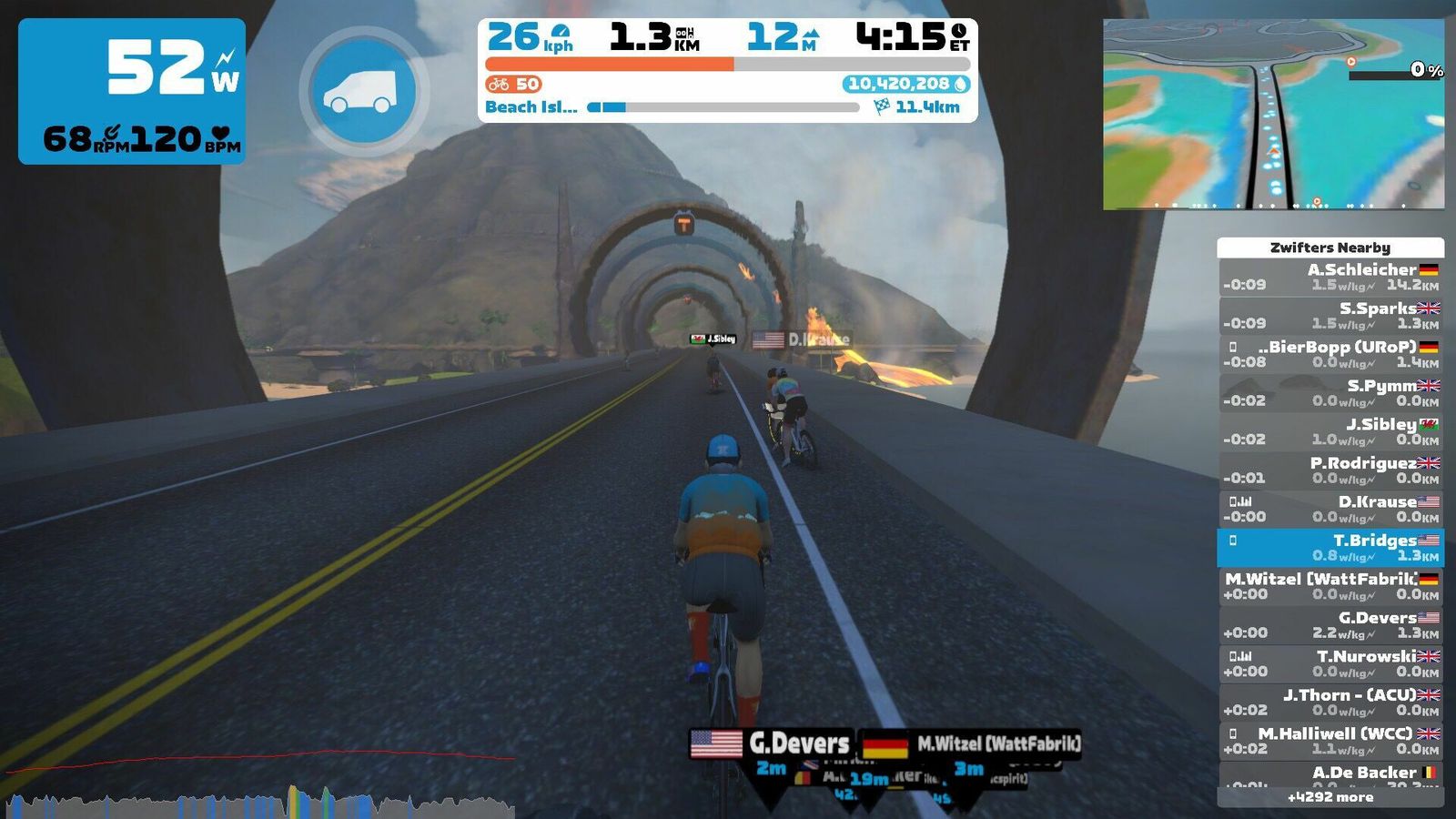
Task: Choose the BierBopp (URoP) rider row
Action: pos(1330,354)
